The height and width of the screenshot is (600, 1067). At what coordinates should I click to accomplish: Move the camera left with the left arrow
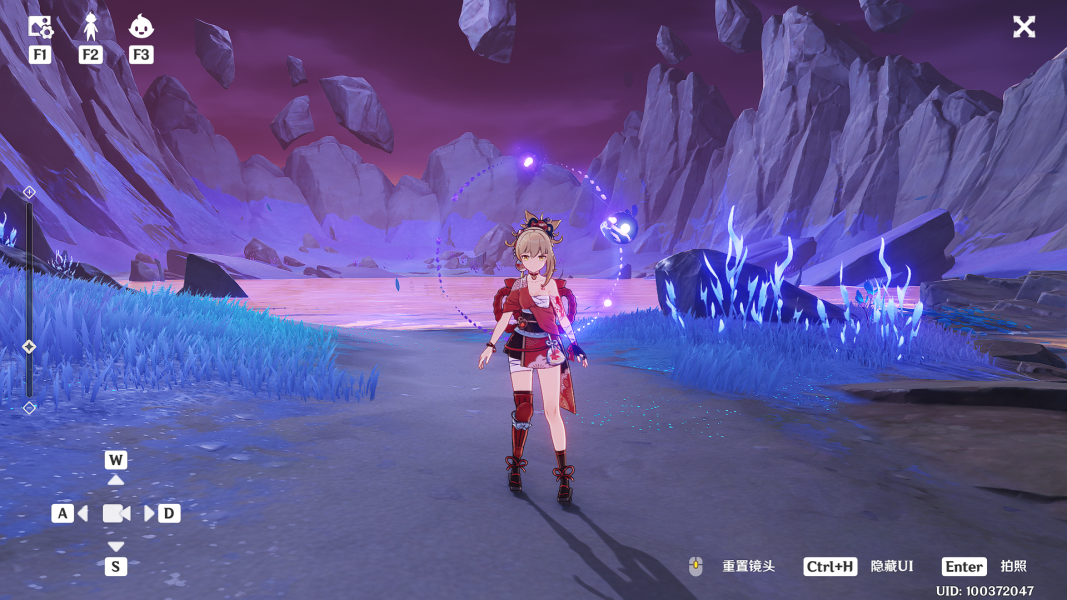[x=82, y=513]
